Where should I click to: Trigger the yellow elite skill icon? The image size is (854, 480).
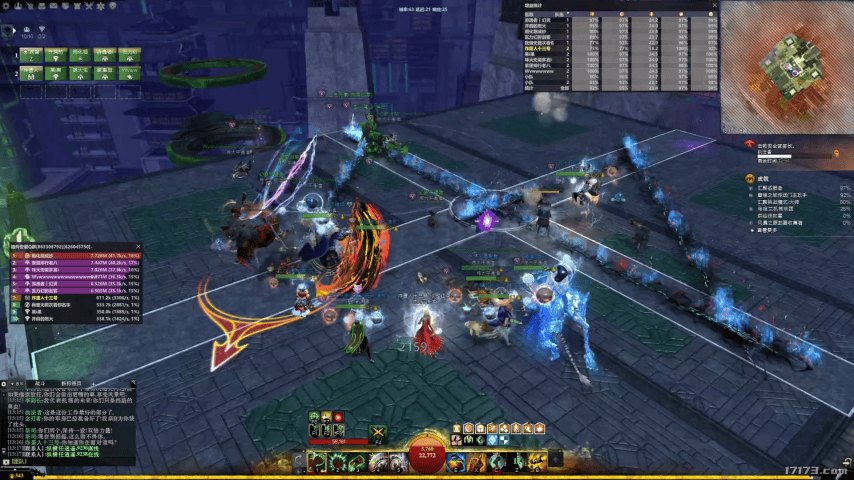536,462
